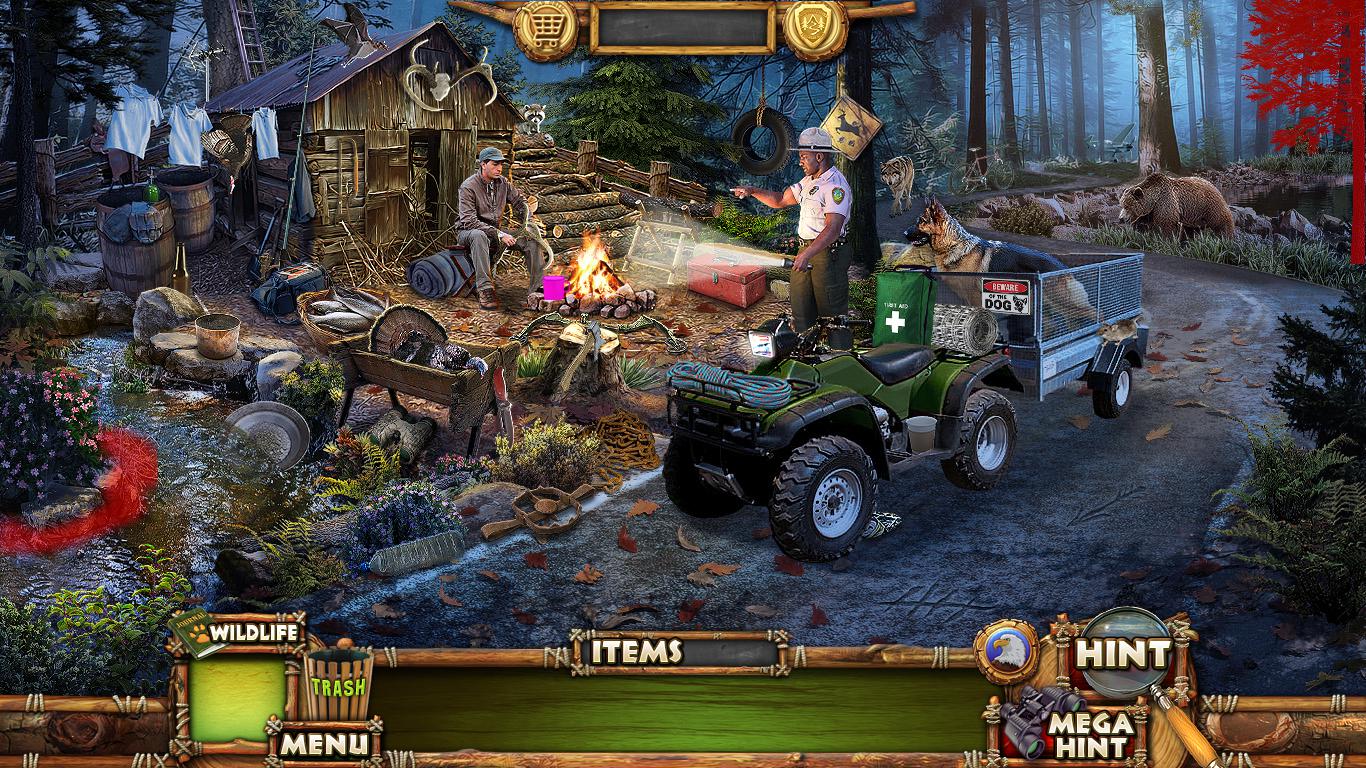Click the gold ranger badge icon
The height and width of the screenshot is (768, 1366).
[815, 29]
